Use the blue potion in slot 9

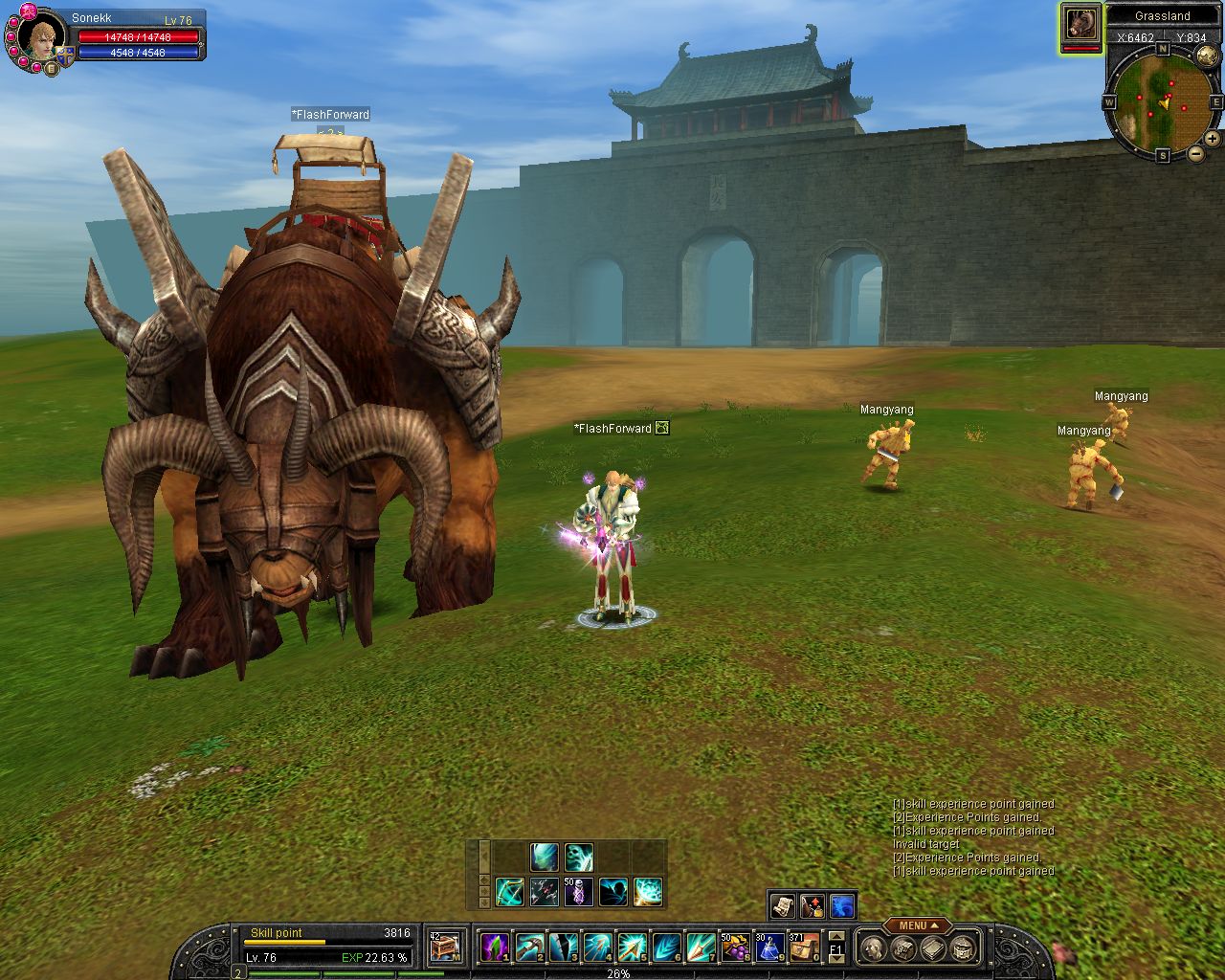pyautogui.click(x=769, y=947)
